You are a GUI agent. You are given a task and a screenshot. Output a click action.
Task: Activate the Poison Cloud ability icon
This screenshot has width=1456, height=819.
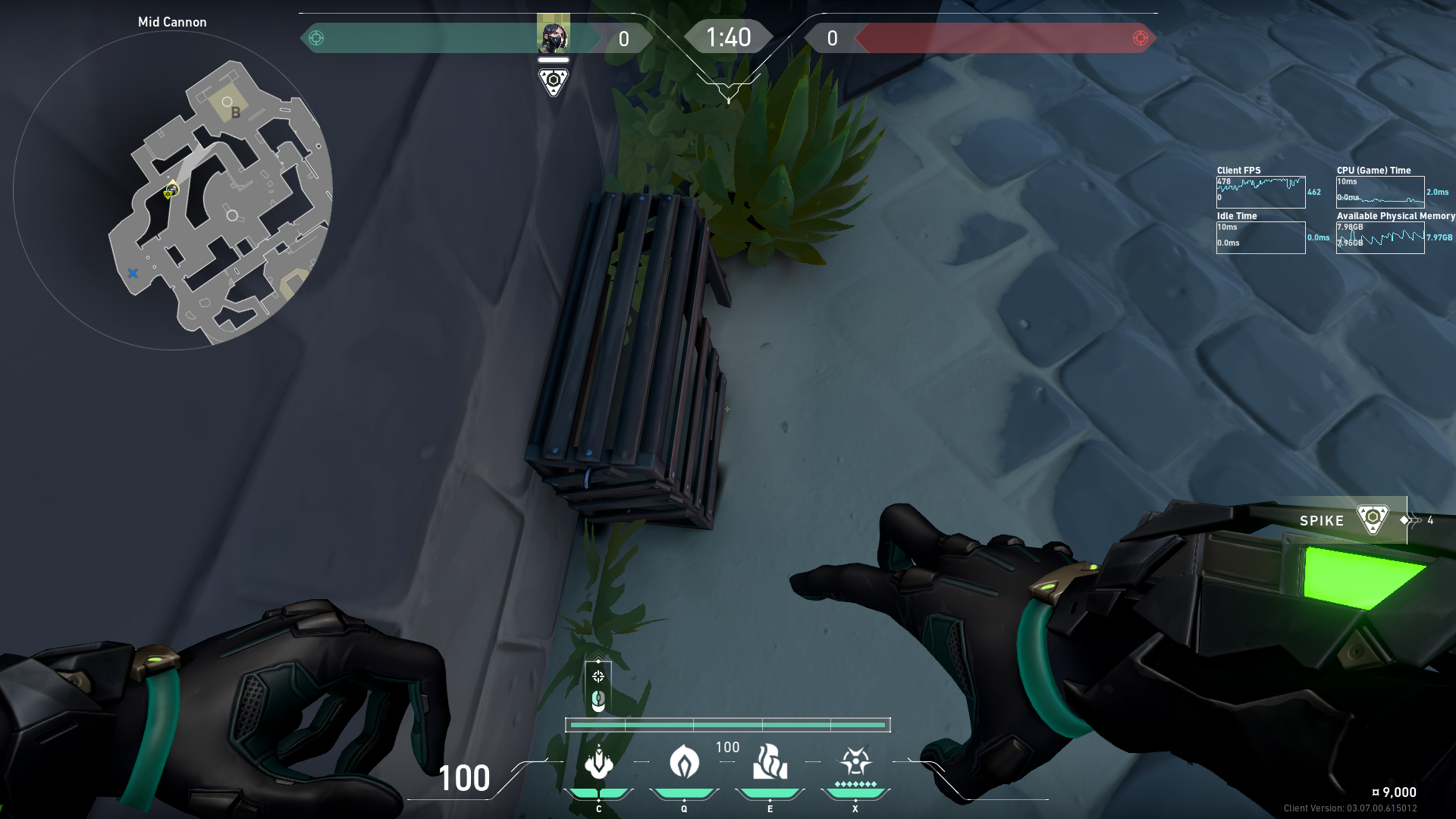tap(684, 762)
